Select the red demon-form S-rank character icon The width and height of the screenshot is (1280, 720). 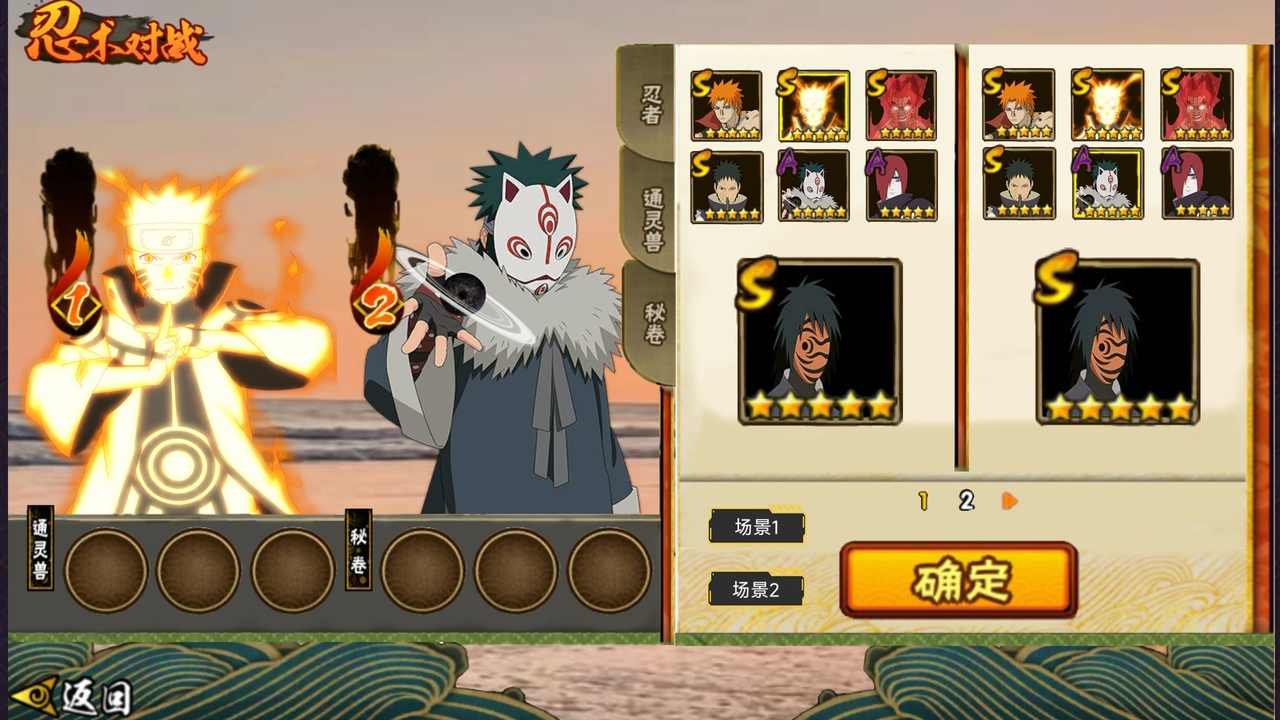click(899, 103)
